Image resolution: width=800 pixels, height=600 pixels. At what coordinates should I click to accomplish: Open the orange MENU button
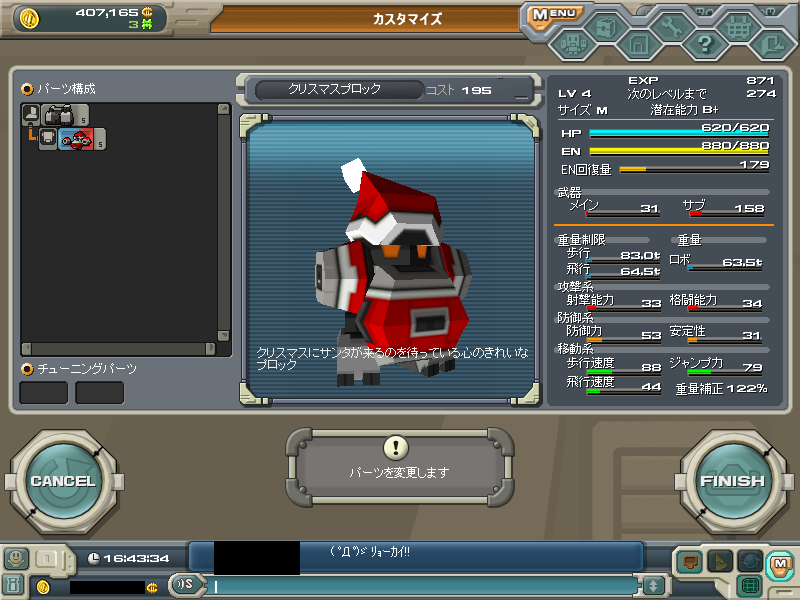pos(553,15)
